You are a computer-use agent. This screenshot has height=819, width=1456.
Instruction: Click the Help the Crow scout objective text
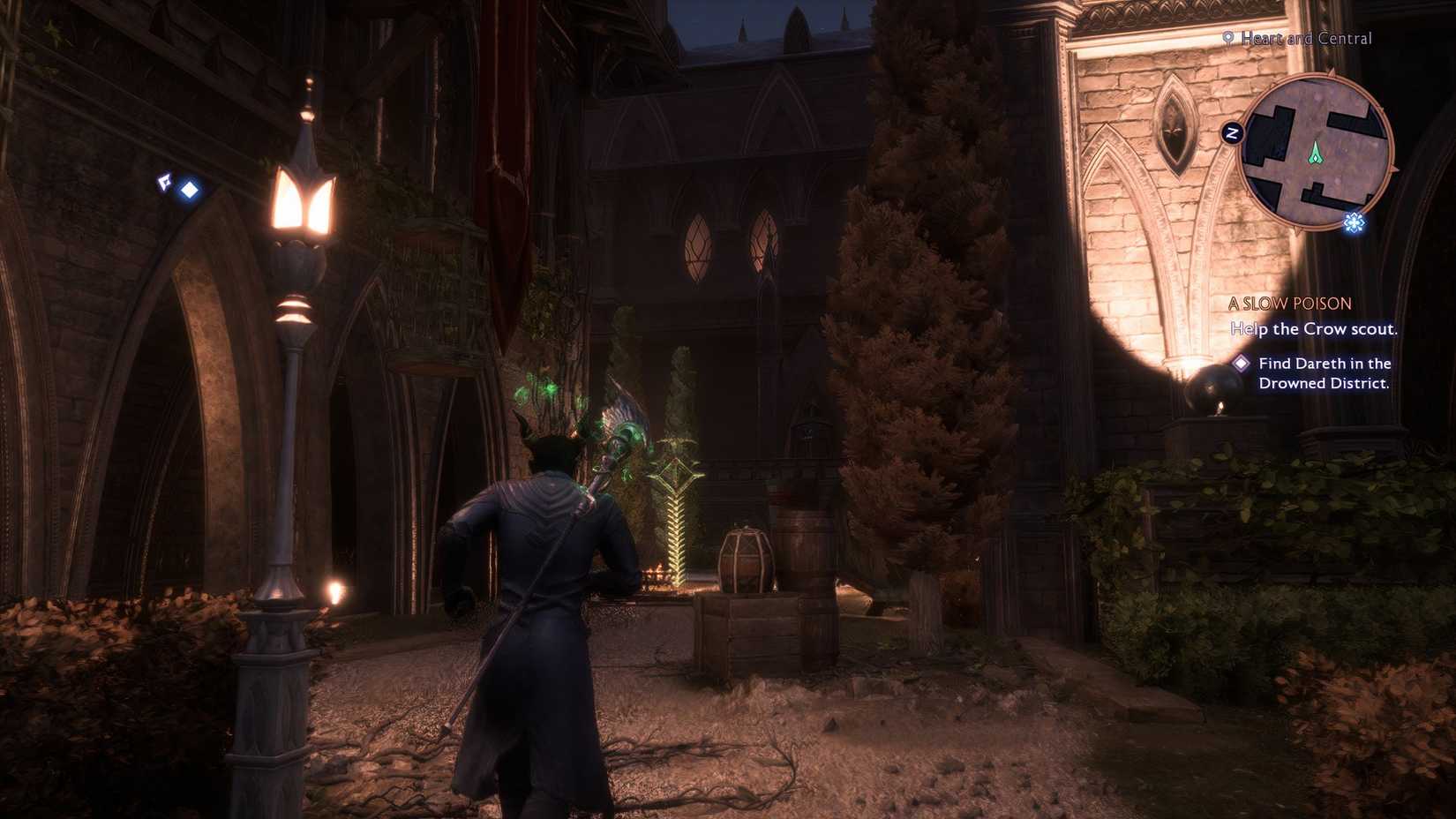pyautogui.click(x=1313, y=329)
